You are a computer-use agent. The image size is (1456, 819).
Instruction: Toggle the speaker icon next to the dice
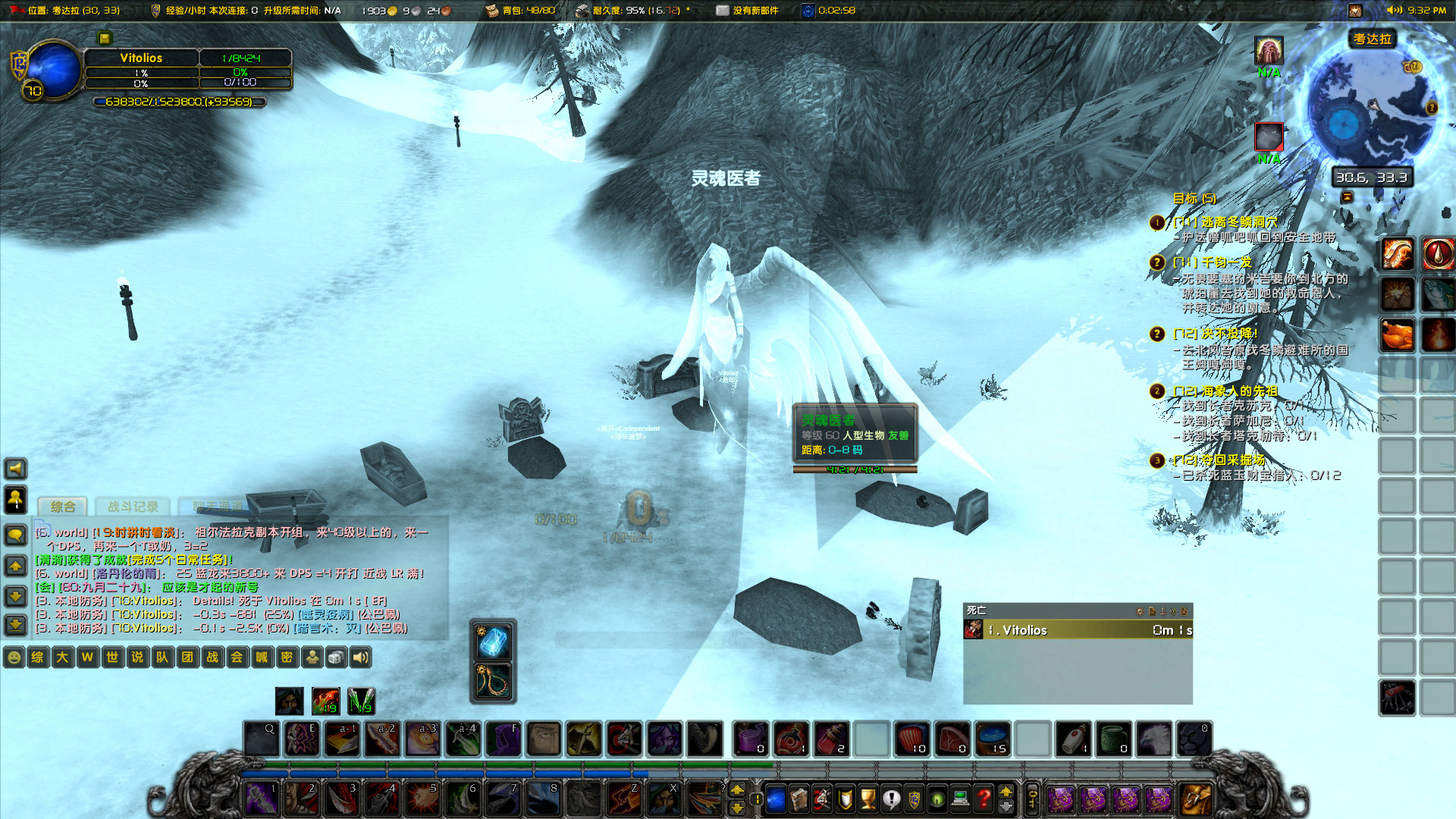[x=359, y=657]
